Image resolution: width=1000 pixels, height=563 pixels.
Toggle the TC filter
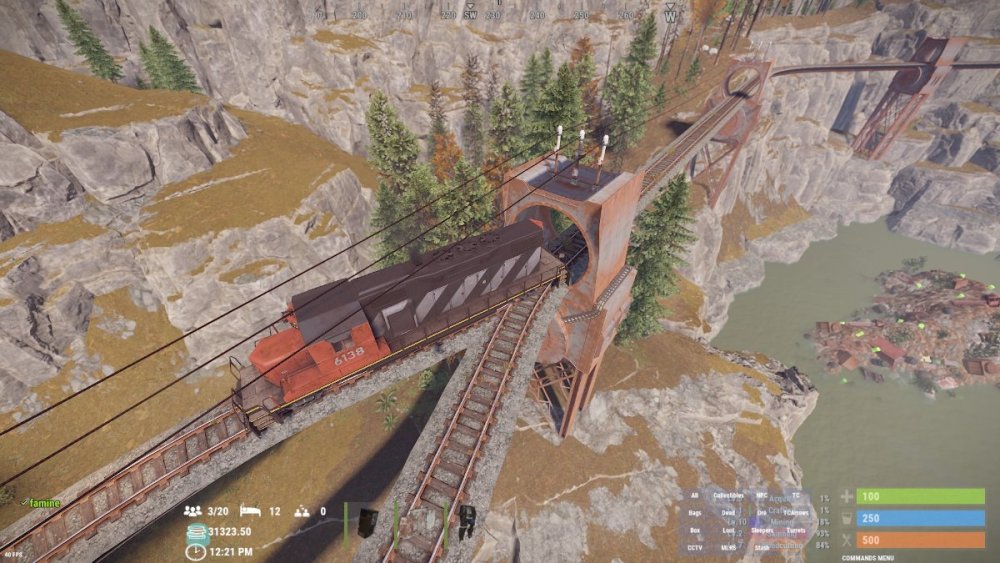pos(796,495)
